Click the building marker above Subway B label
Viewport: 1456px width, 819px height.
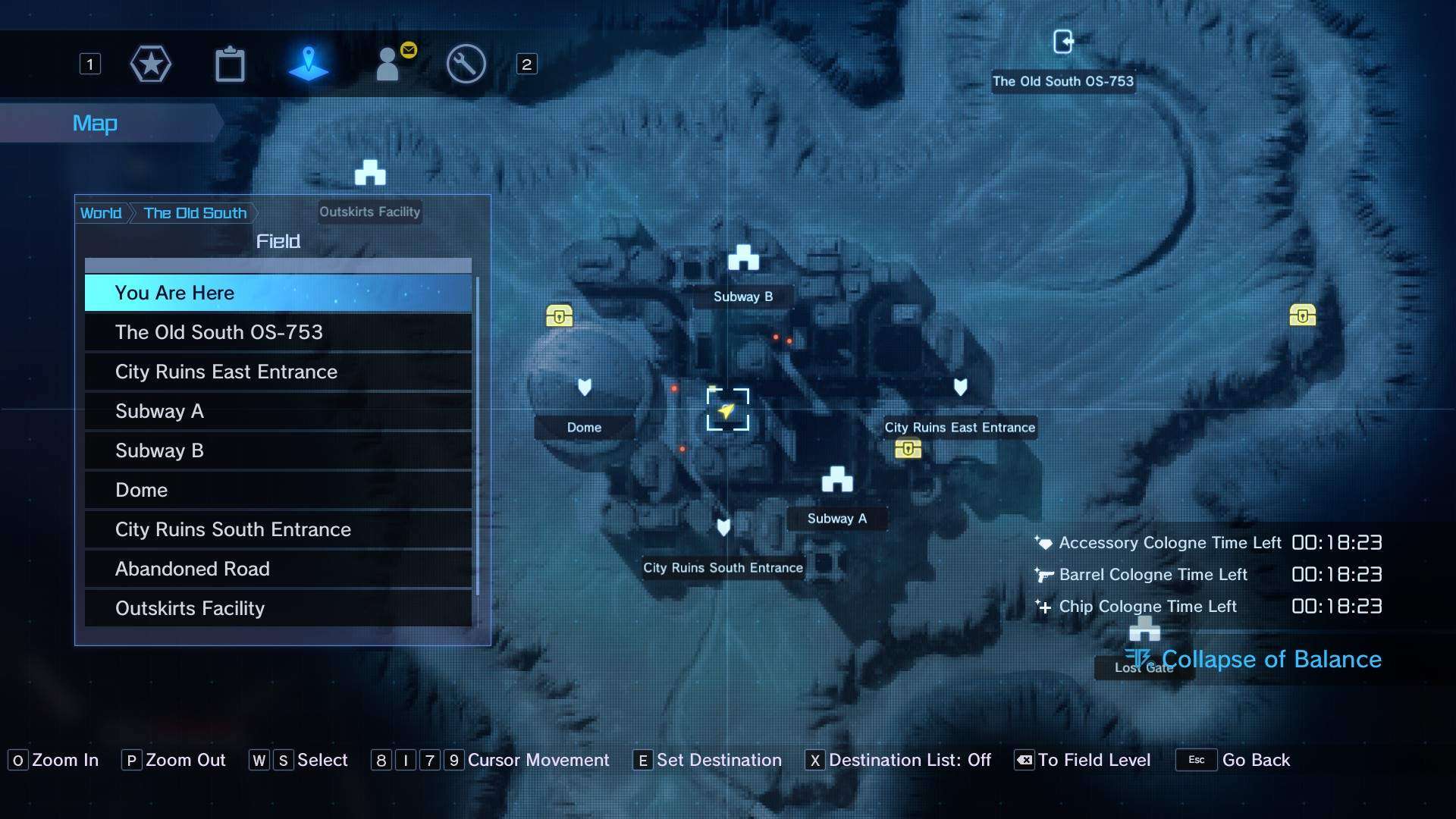pyautogui.click(x=744, y=259)
